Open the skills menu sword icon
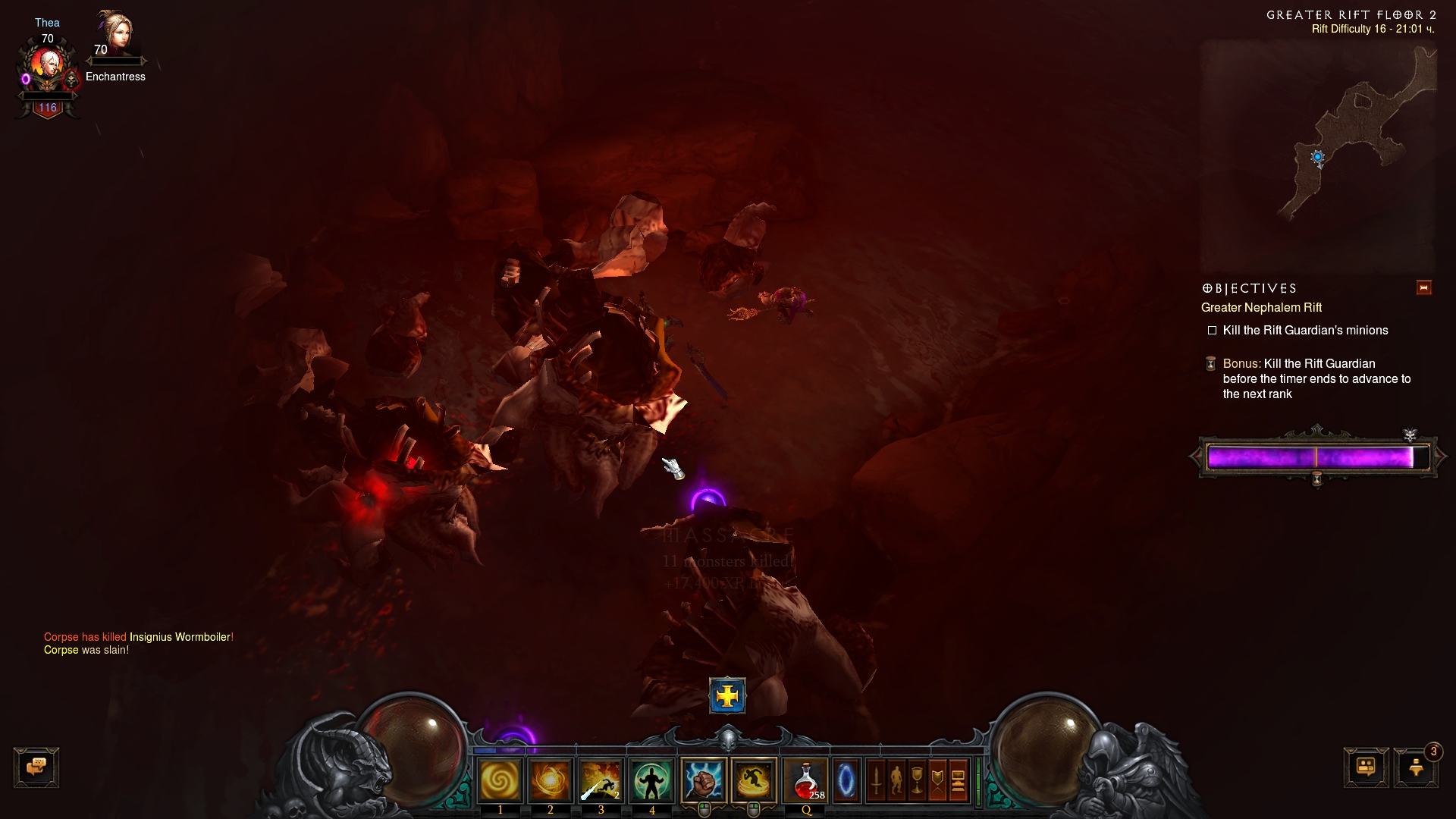Viewport: 1456px width, 819px height. 876,780
